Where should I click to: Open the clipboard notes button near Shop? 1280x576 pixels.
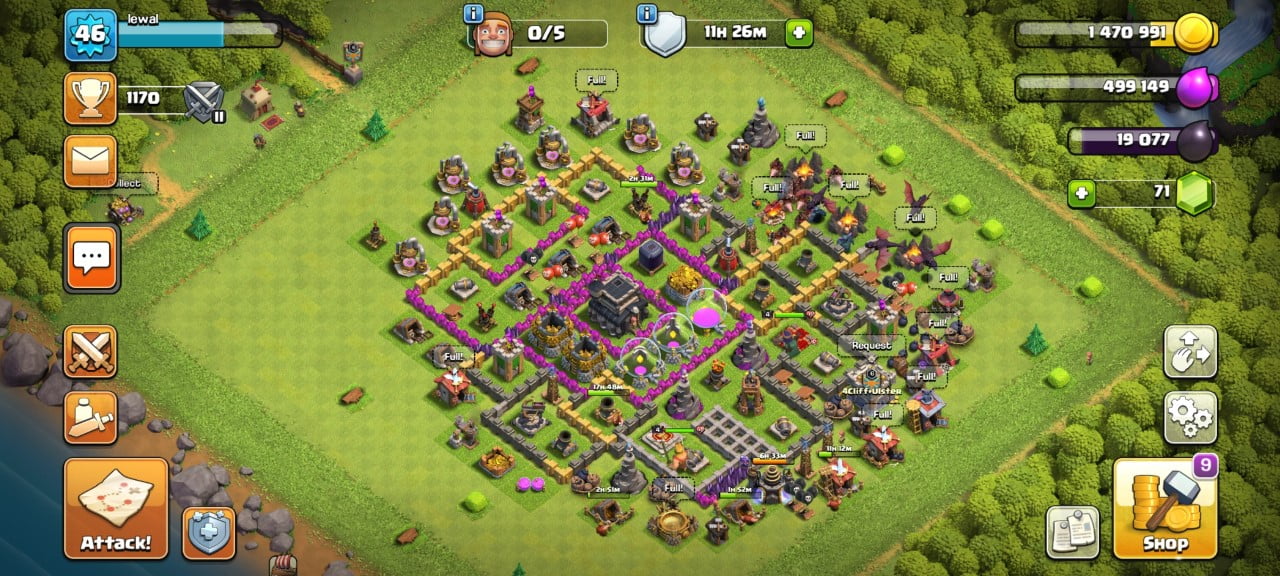tap(1073, 532)
